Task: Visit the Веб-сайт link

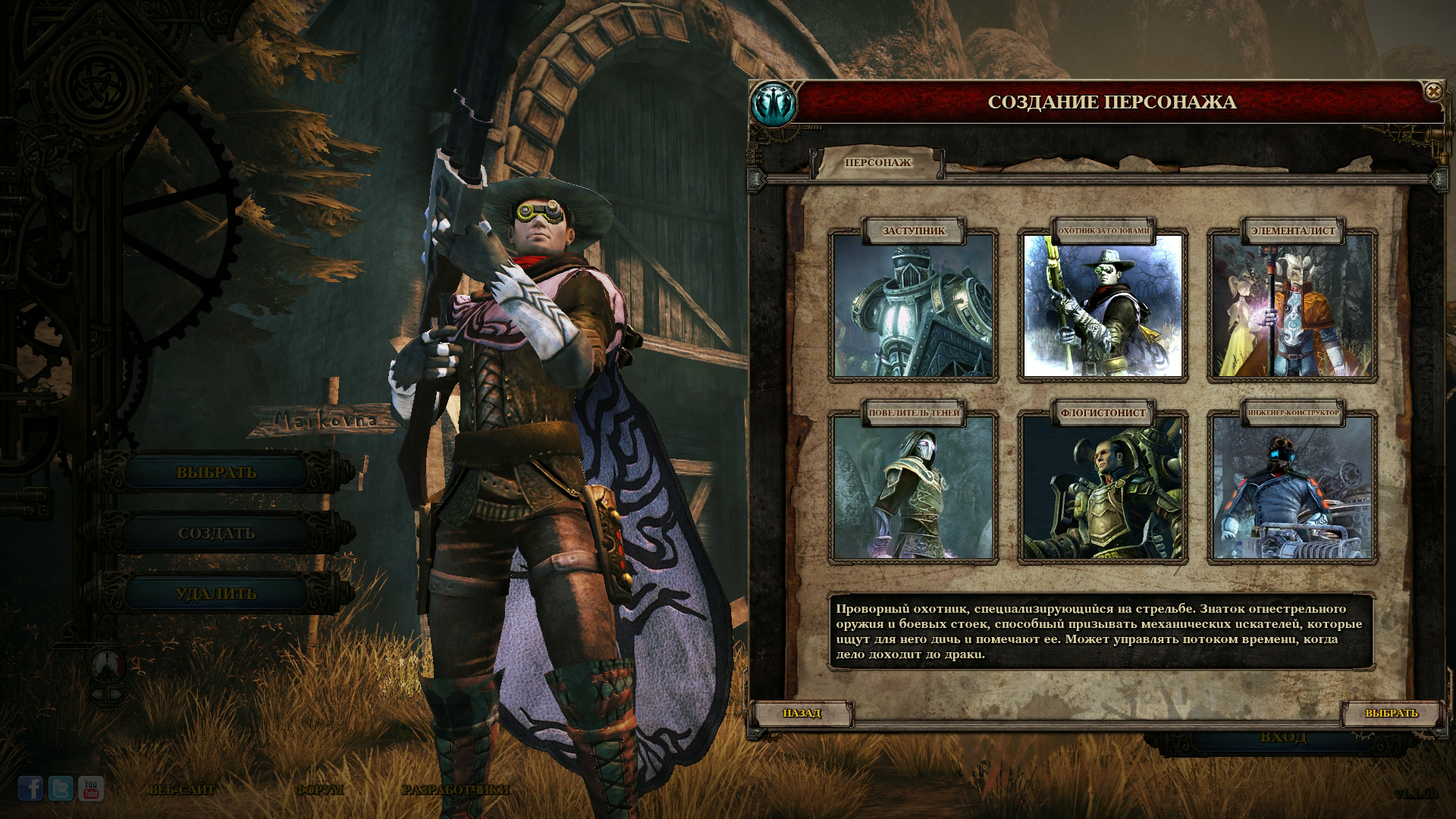Action: click(183, 789)
